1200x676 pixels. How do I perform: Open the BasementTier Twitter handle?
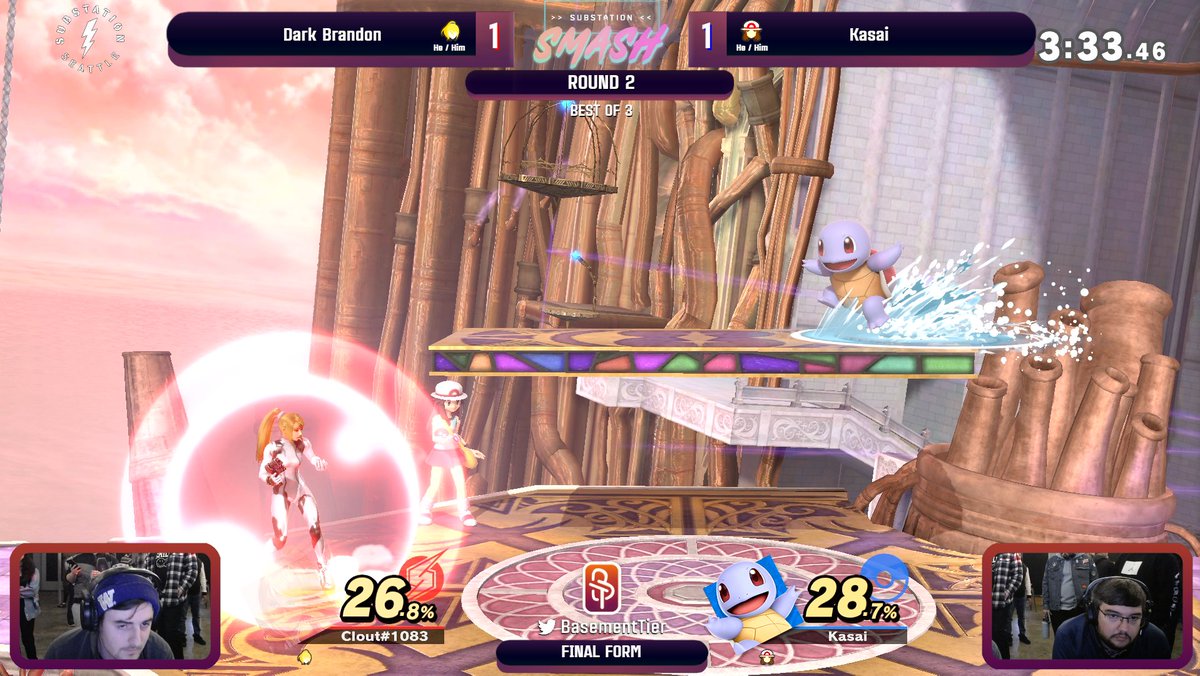pyautogui.click(x=604, y=627)
